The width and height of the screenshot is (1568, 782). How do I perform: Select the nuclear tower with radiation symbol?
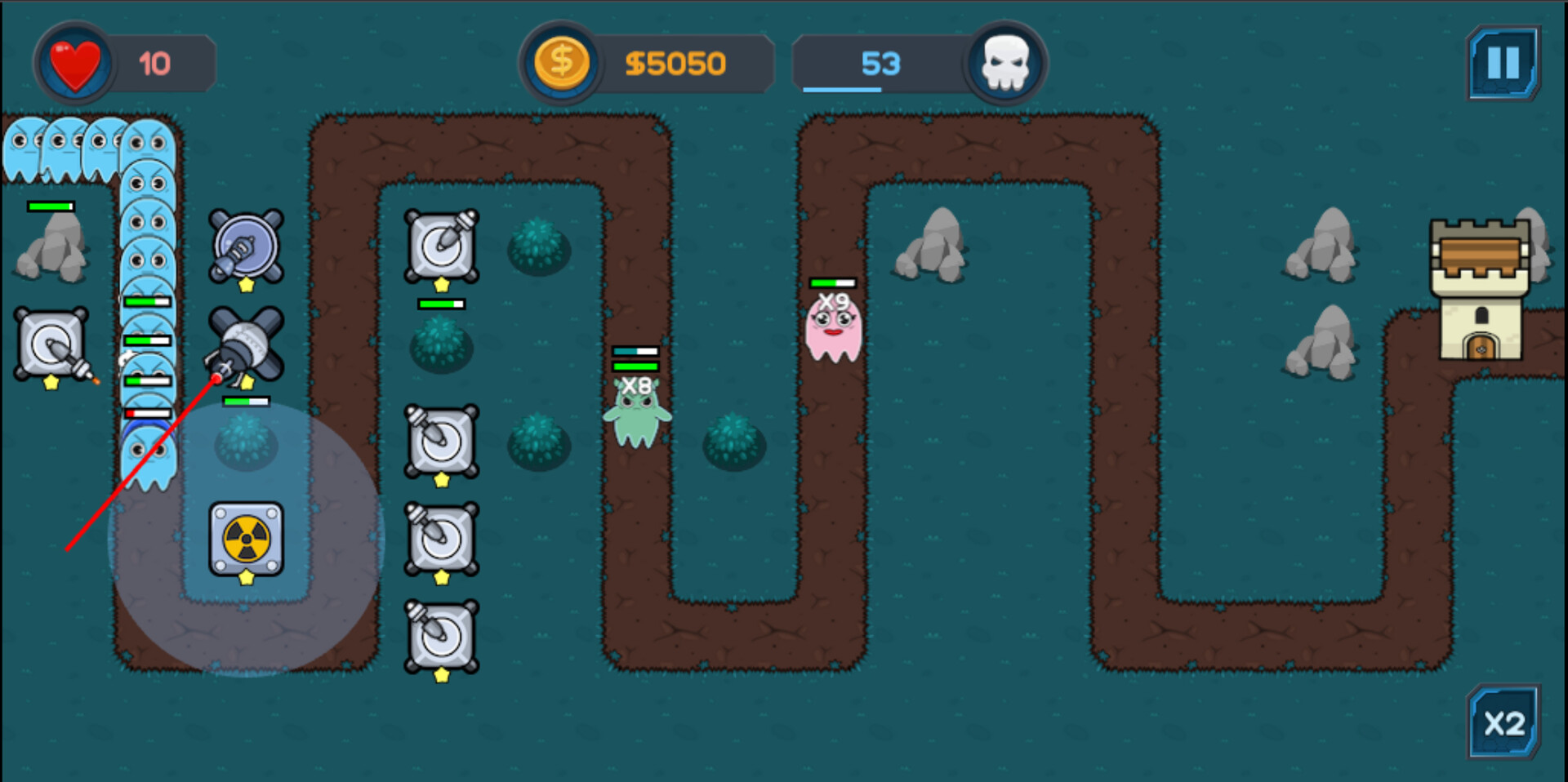point(245,538)
